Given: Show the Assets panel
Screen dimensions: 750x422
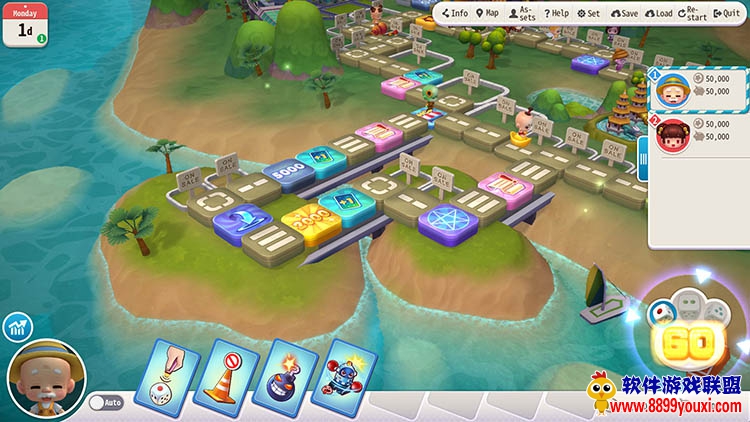Looking at the screenshot, I should pyautogui.click(x=521, y=13).
